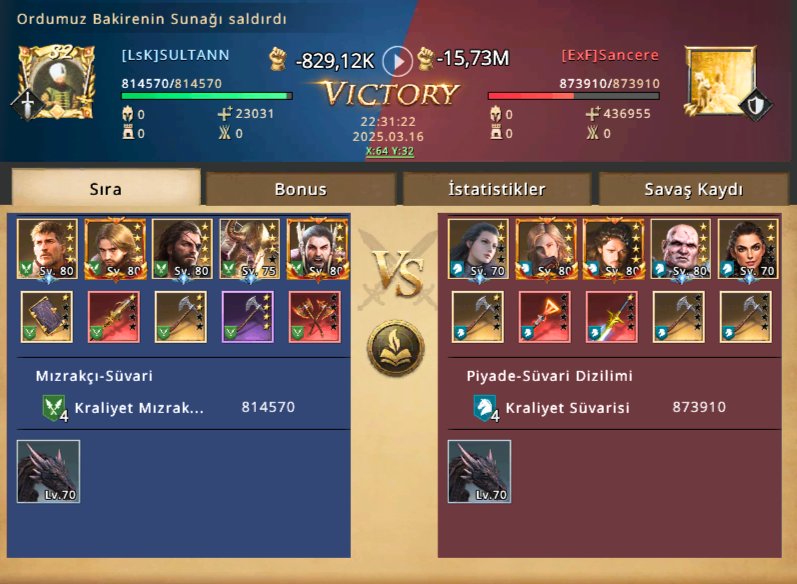This screenshot has height=584, width=797.
Task: Select the defender's Lv.70 dragon
Action: (x=479, y=471)
